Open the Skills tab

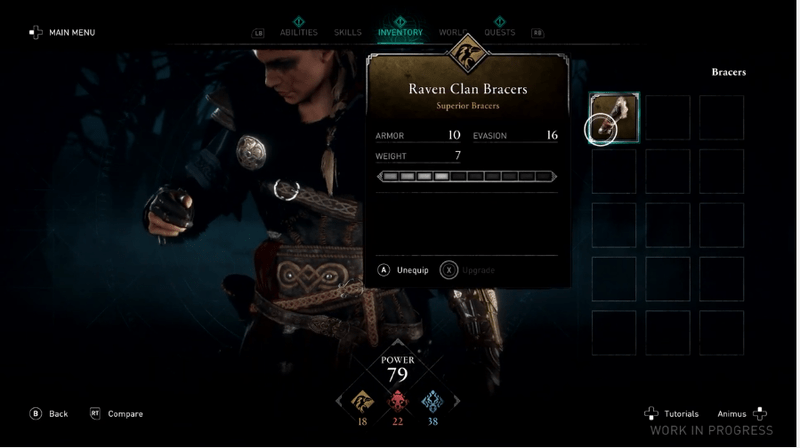point(348,32)
